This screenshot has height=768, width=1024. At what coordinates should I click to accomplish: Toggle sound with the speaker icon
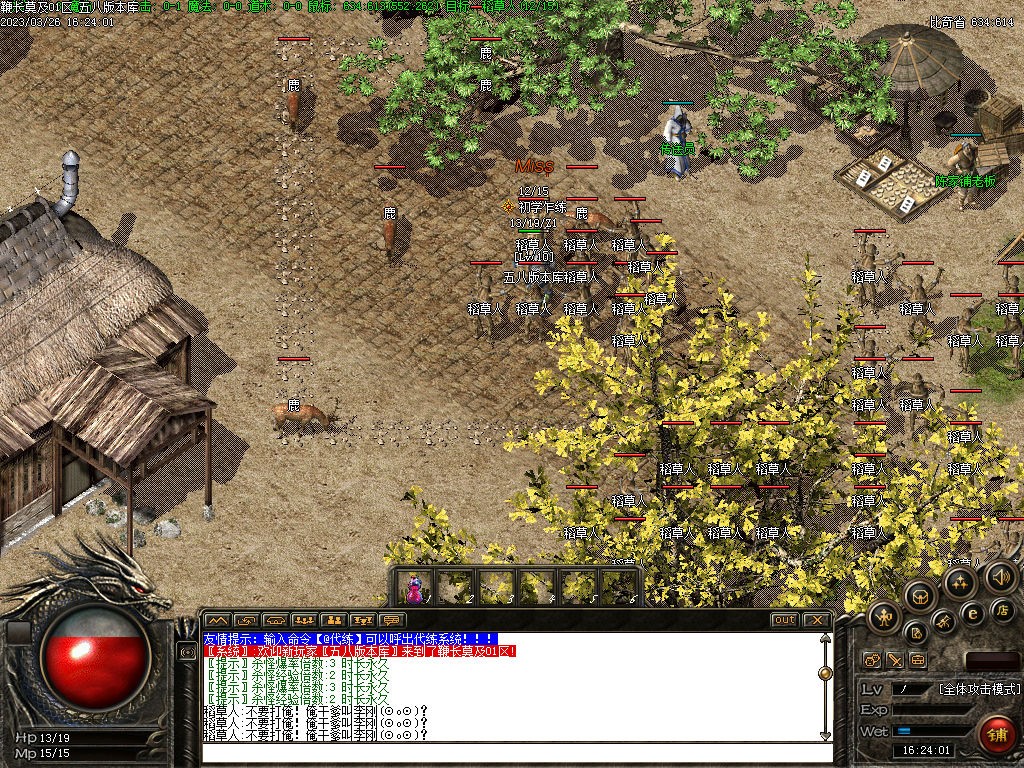pos(1001,576)
